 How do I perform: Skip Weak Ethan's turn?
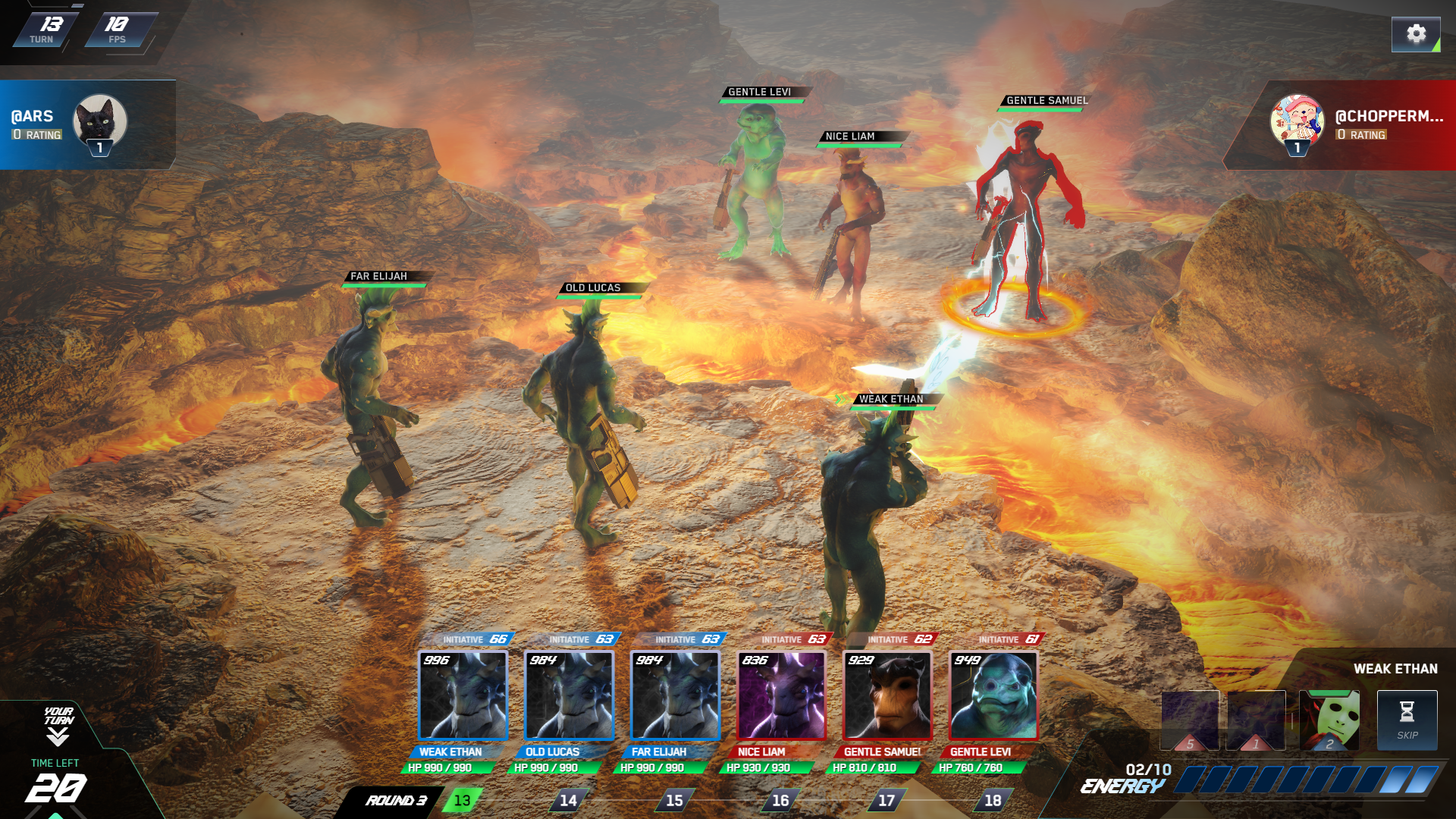(1407, 720)
